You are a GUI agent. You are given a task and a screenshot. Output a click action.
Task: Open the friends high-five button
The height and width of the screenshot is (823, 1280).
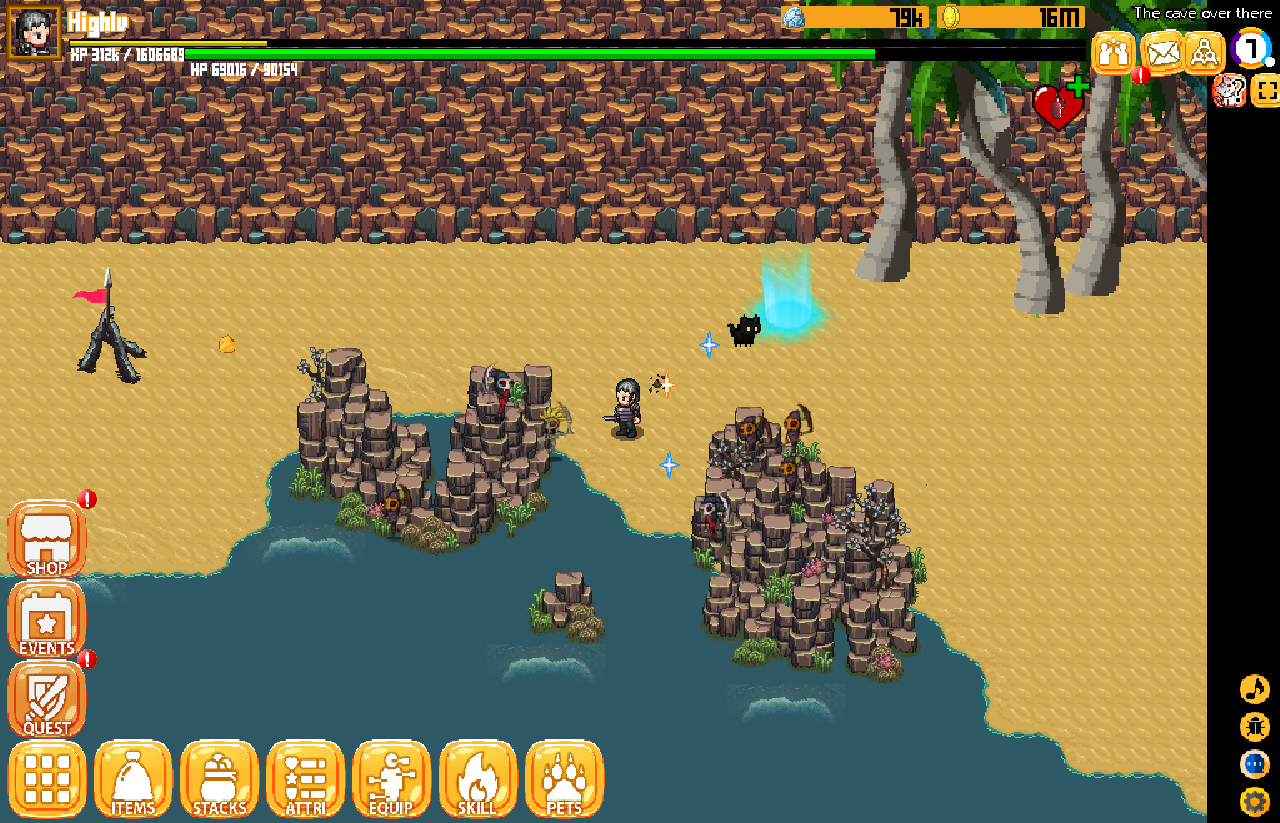coord(1113,52)
